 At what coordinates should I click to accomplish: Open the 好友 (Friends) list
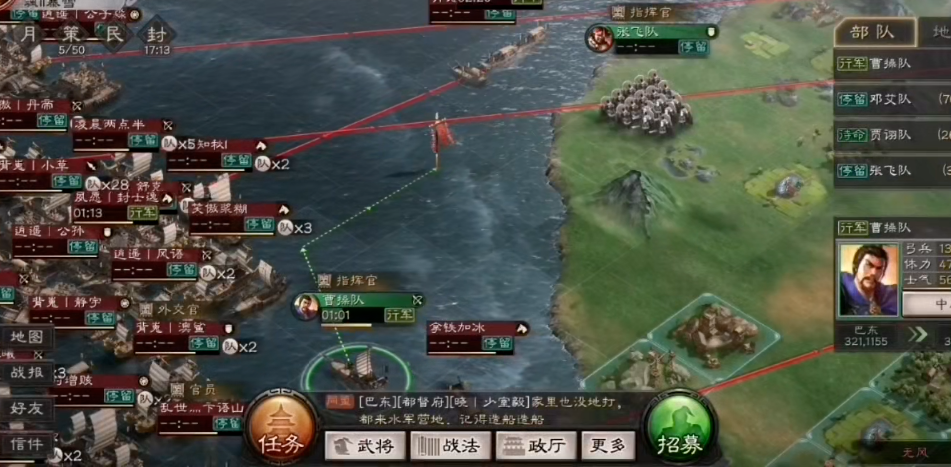(27, 408)
